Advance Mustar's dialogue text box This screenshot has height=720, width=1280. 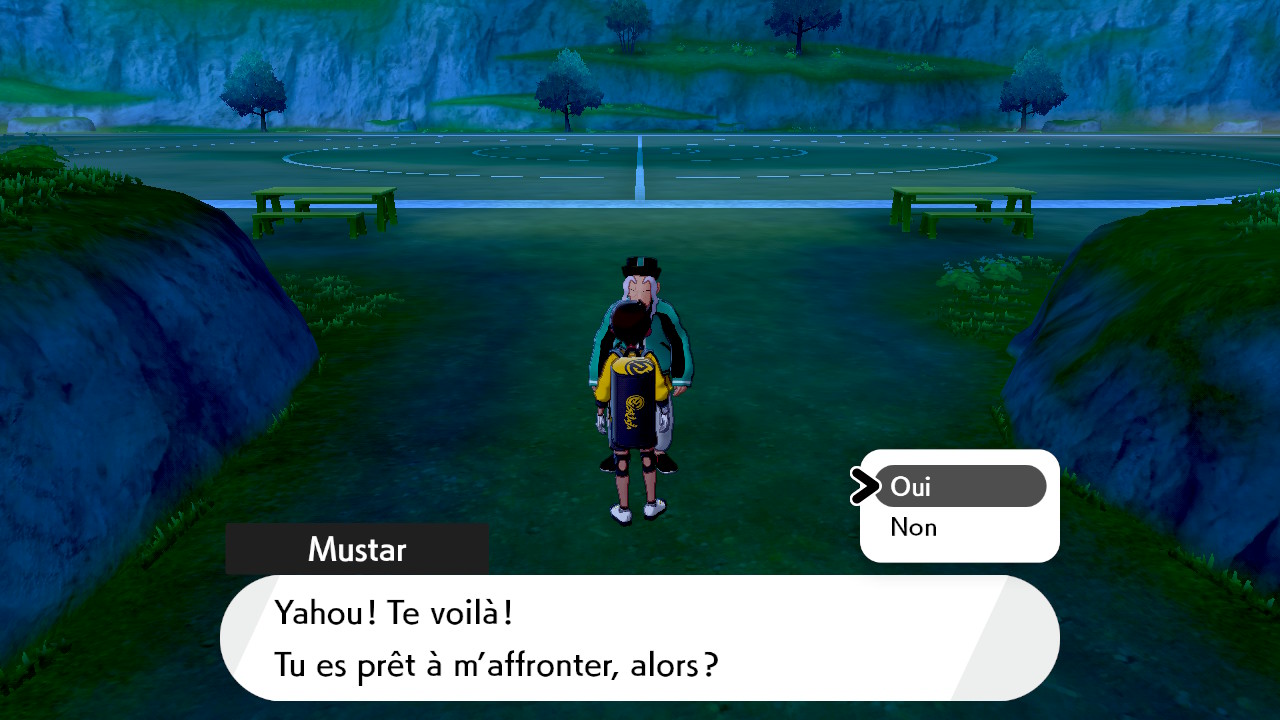coord(638,637)
